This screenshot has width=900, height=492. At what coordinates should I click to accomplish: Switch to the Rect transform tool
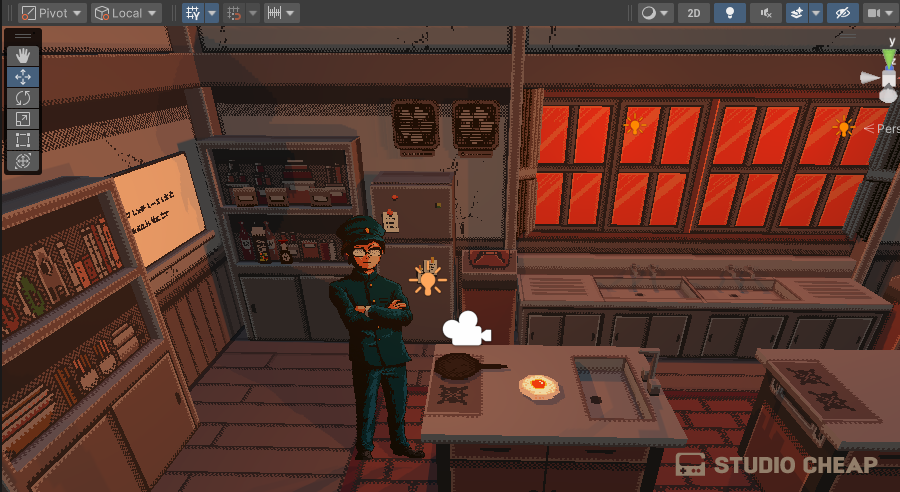(23, 140)
